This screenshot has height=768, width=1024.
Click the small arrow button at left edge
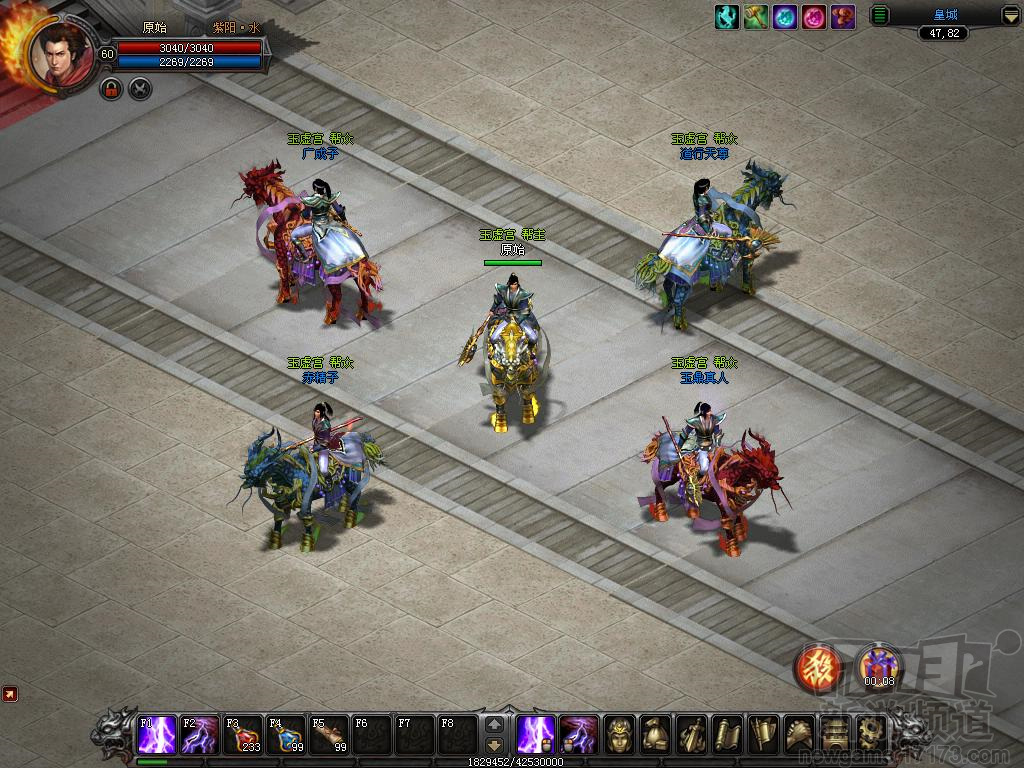pyautogui.click(x=10, y=693)
